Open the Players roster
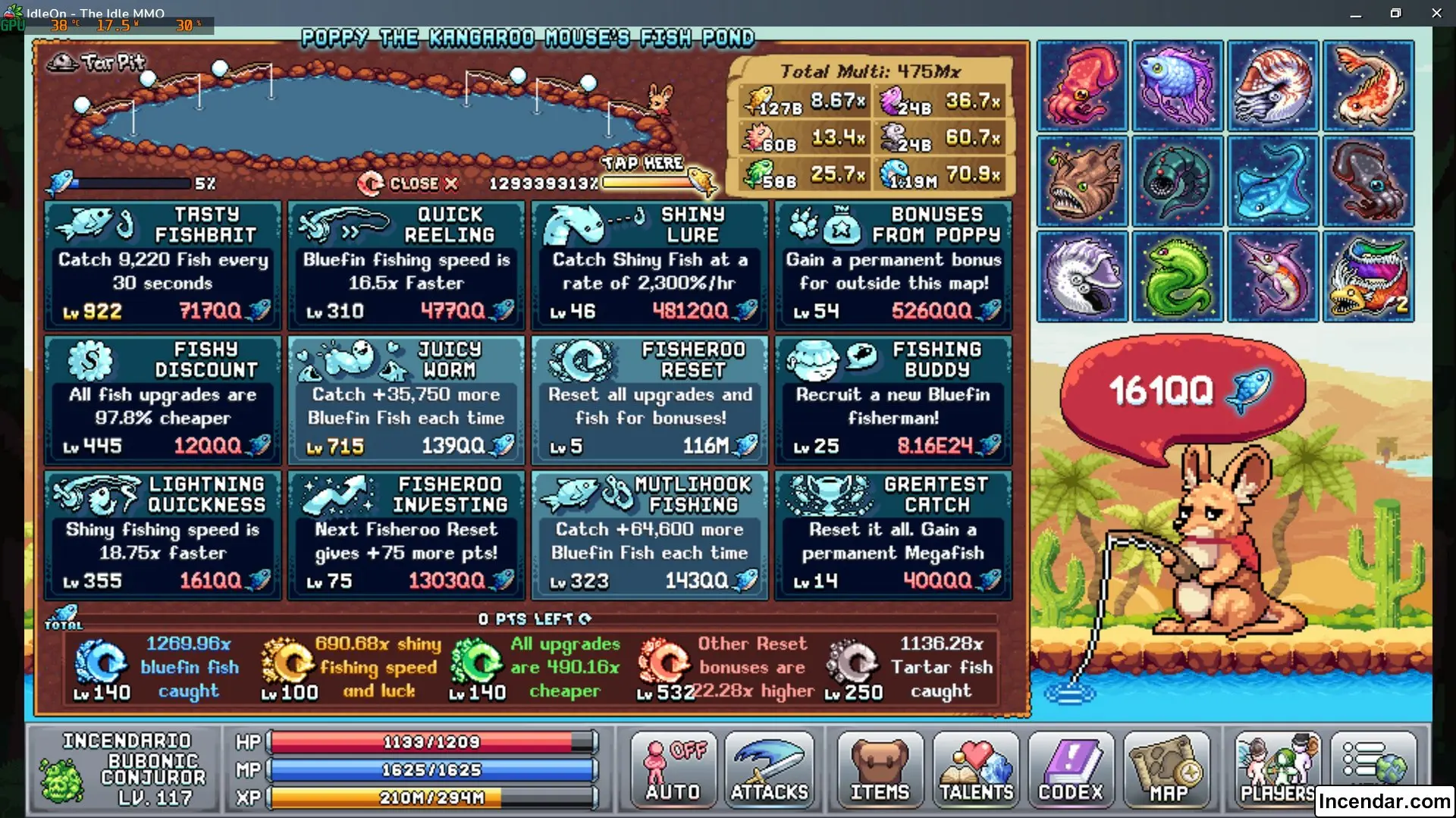This screenshot has width=1456, height=818. [1276, 770]
